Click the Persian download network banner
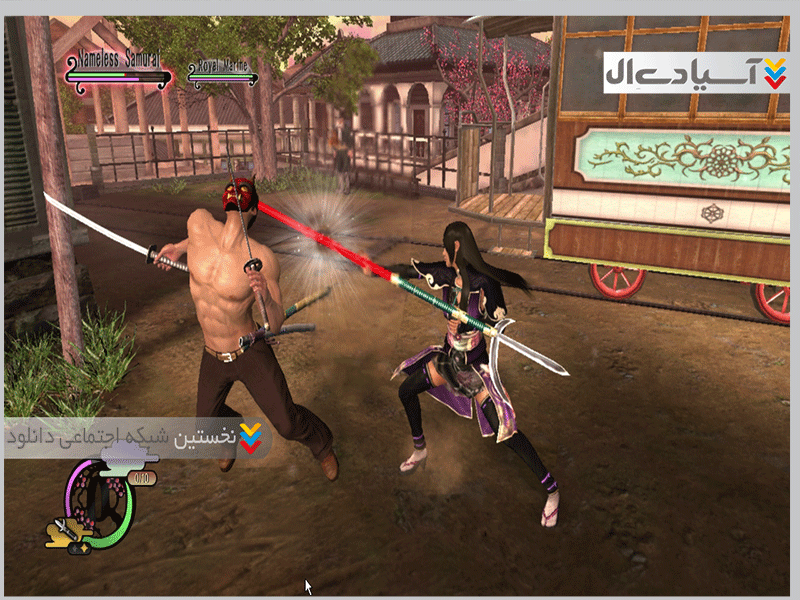 (x=137, y=437)
